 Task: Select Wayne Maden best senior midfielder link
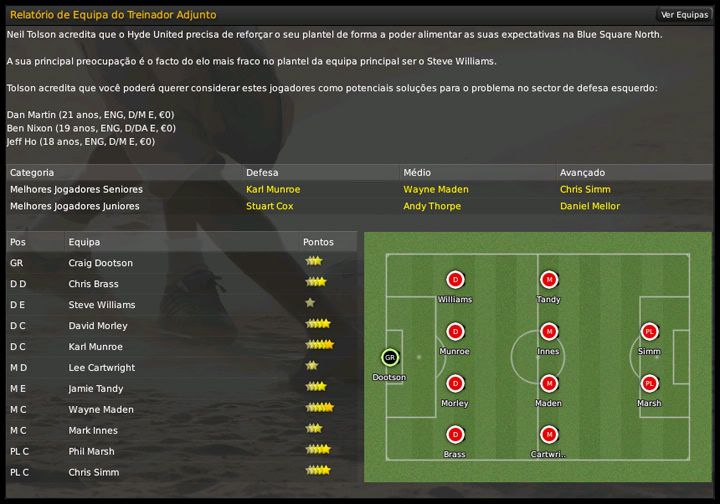(436, 189)
